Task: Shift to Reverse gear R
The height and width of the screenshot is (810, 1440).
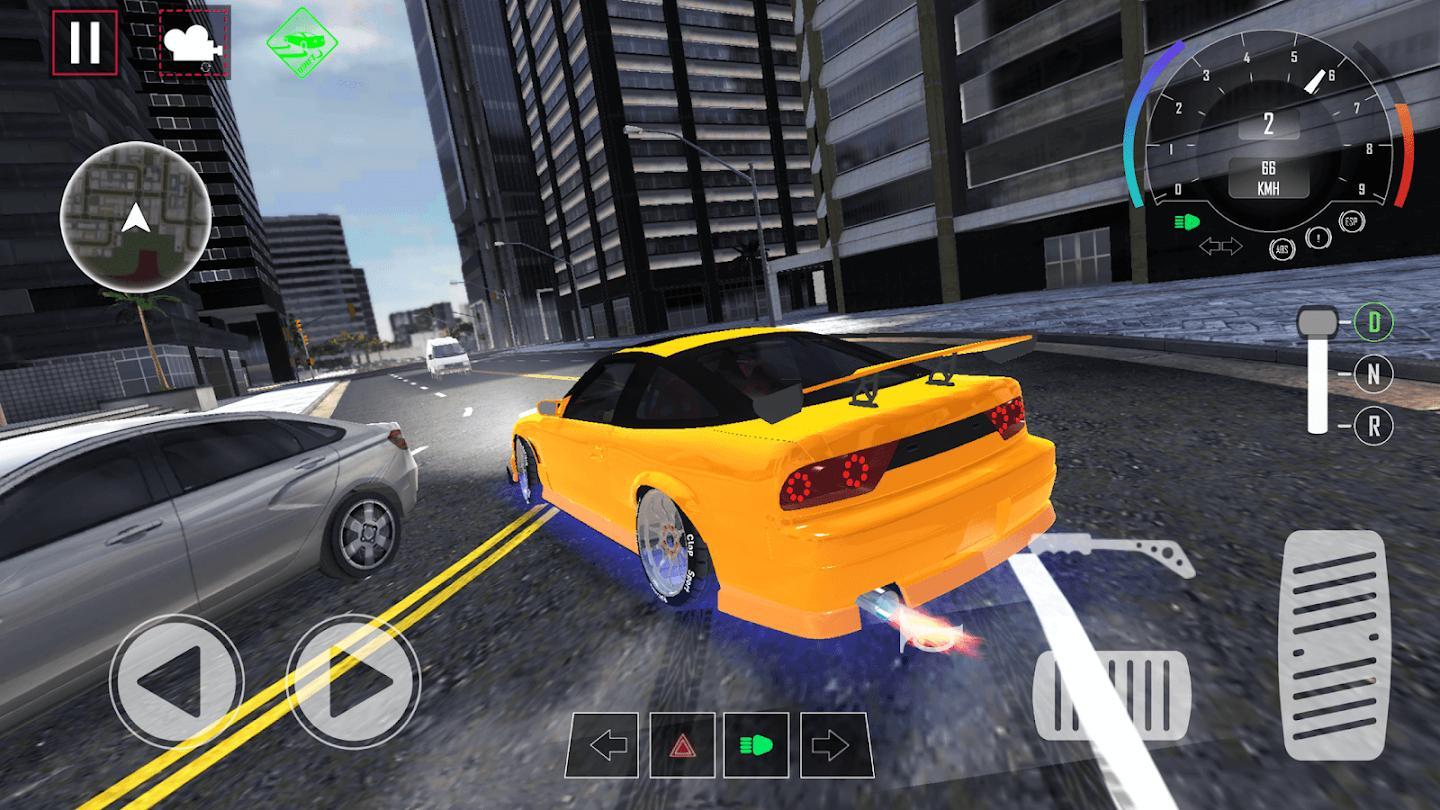Action: [x=1374, y=426]
